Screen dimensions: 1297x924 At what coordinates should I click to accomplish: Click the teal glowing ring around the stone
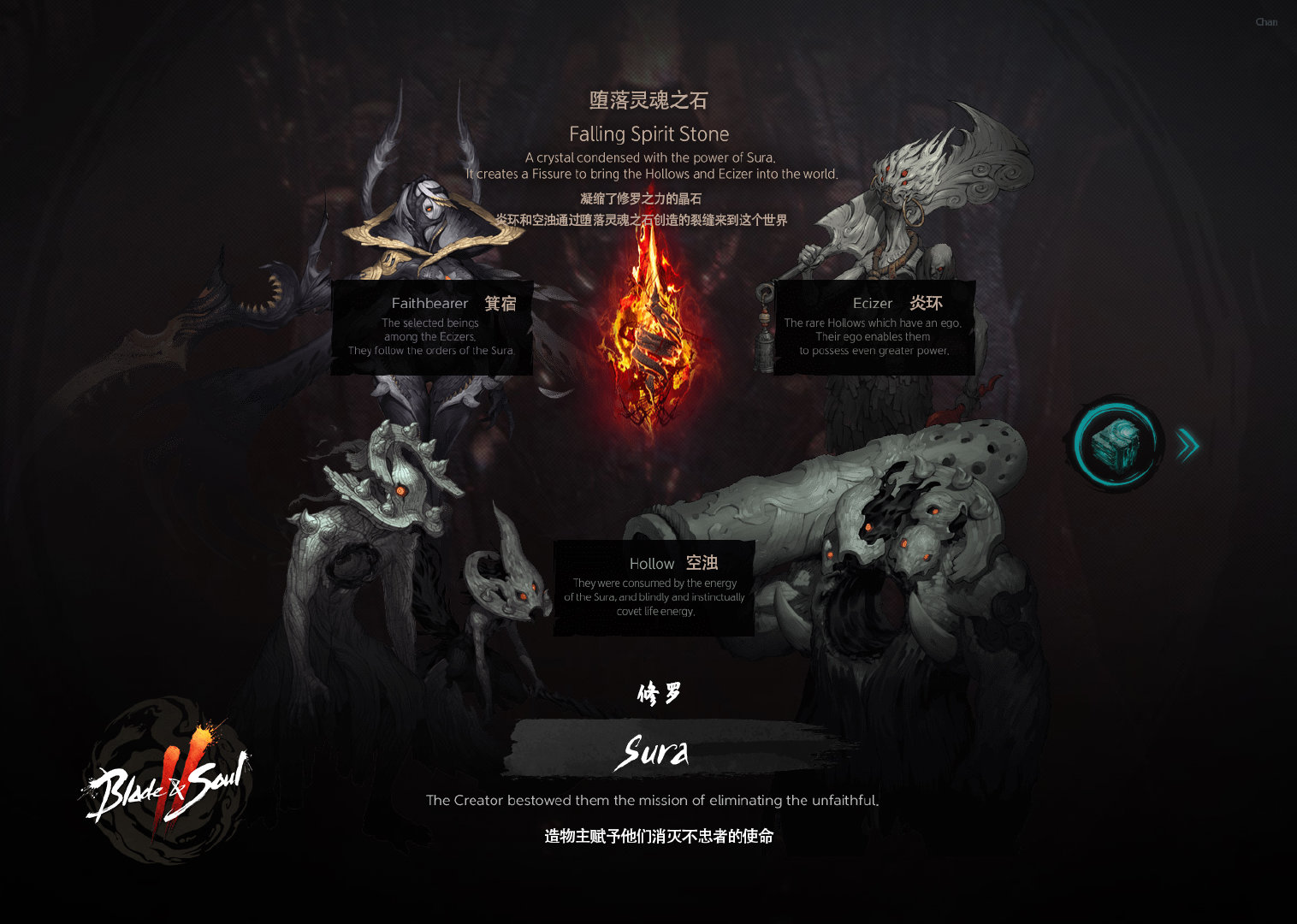point(1114,443)
